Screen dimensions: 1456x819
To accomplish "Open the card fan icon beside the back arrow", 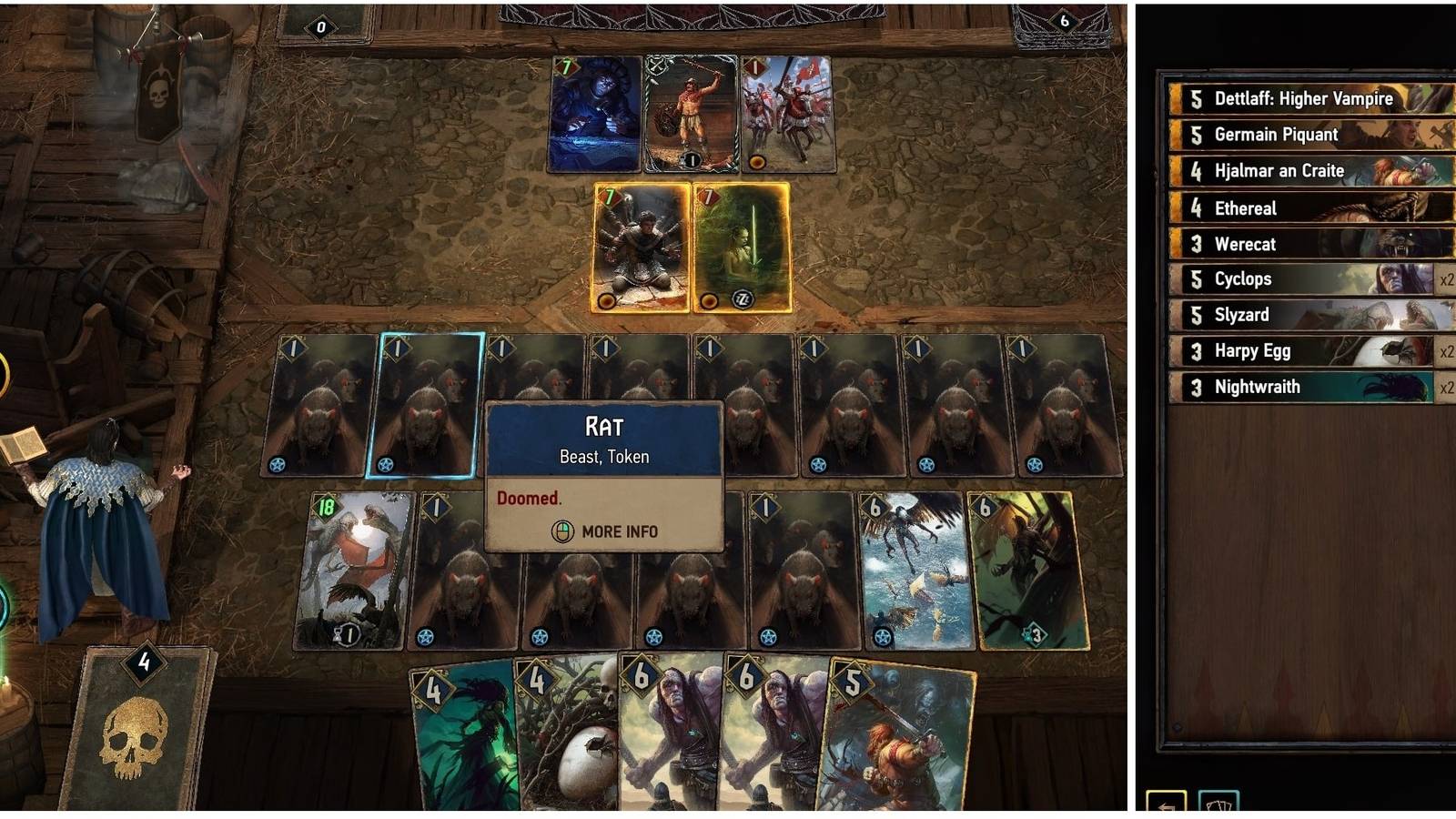I will click(1218, 805).
